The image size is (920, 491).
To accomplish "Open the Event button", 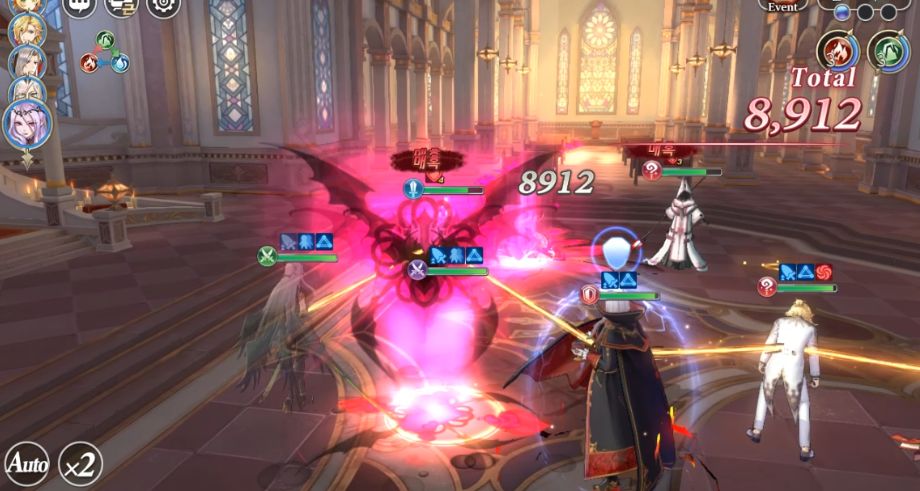I will [x=783, y=5].
